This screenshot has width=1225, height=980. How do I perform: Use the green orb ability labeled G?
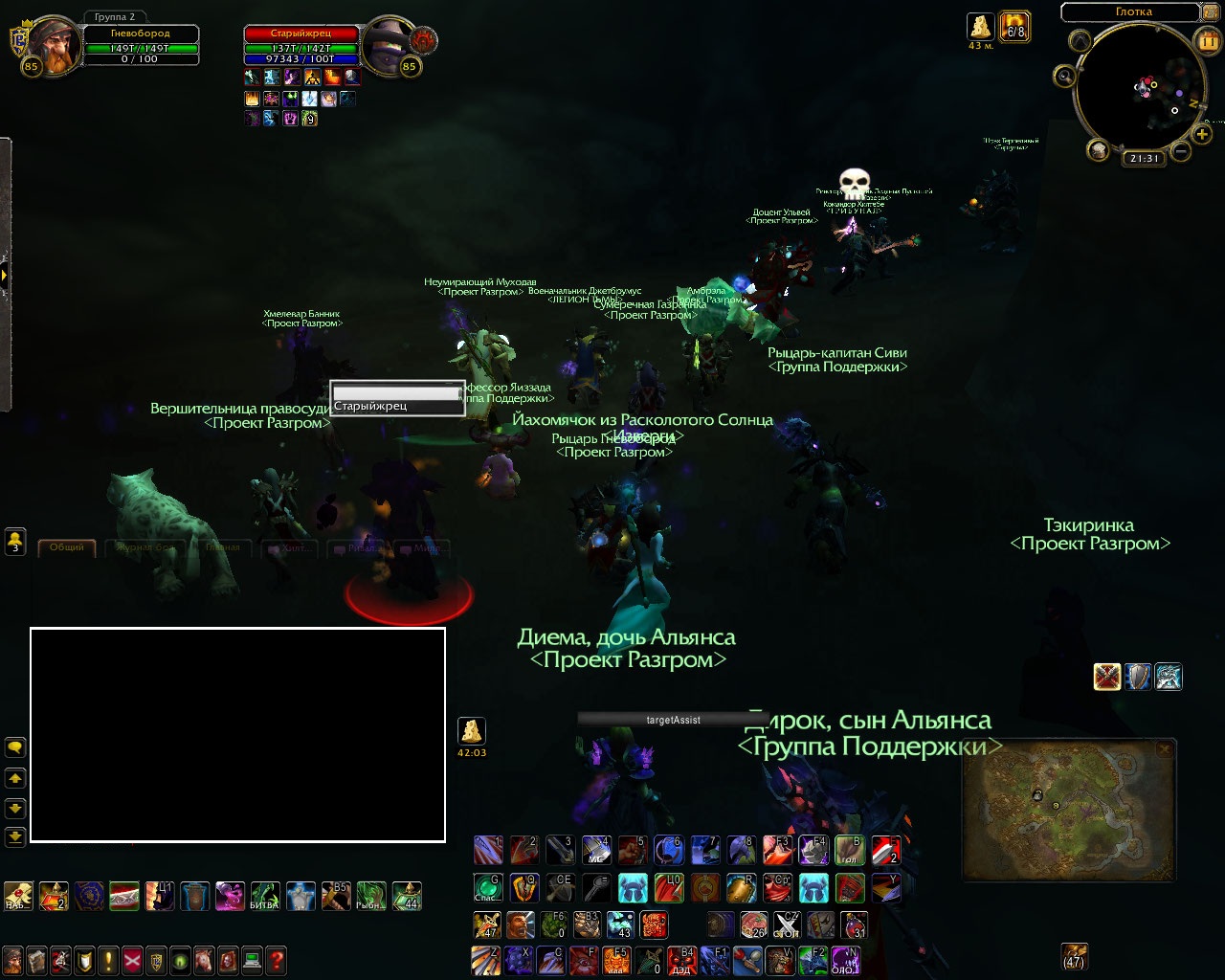(x=488, y=888)
